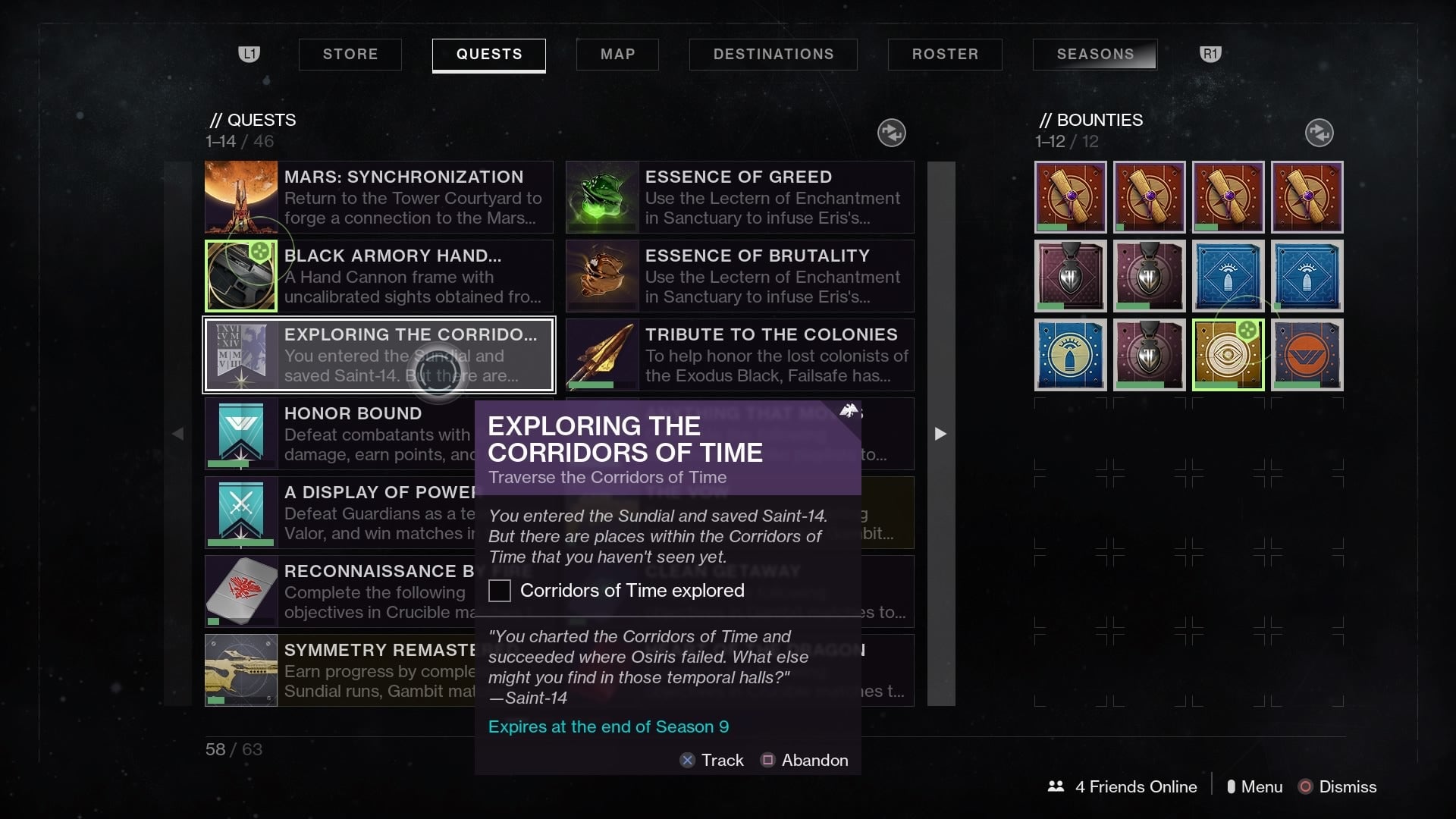This screenshot has height=819, width=1456.
Task: Go to the Destinations tab
Action: [x=773, y=55]
